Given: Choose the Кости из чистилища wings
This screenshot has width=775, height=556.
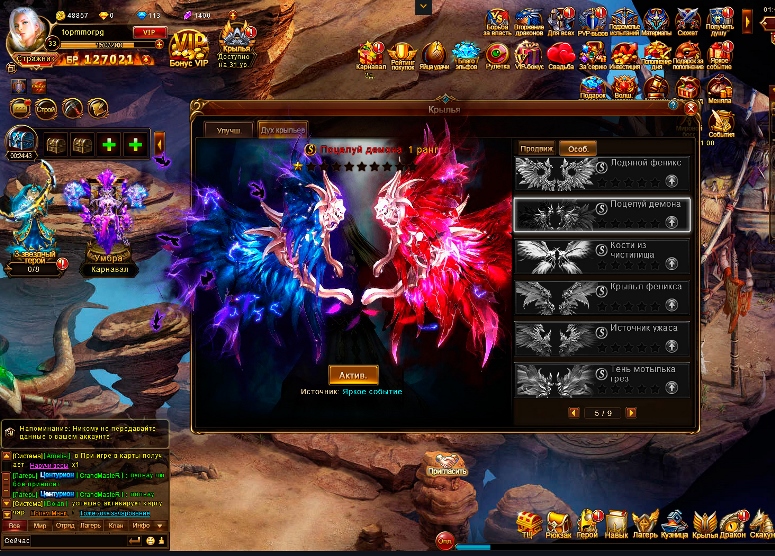Looking at the screenshot, I should coord(601,254).
